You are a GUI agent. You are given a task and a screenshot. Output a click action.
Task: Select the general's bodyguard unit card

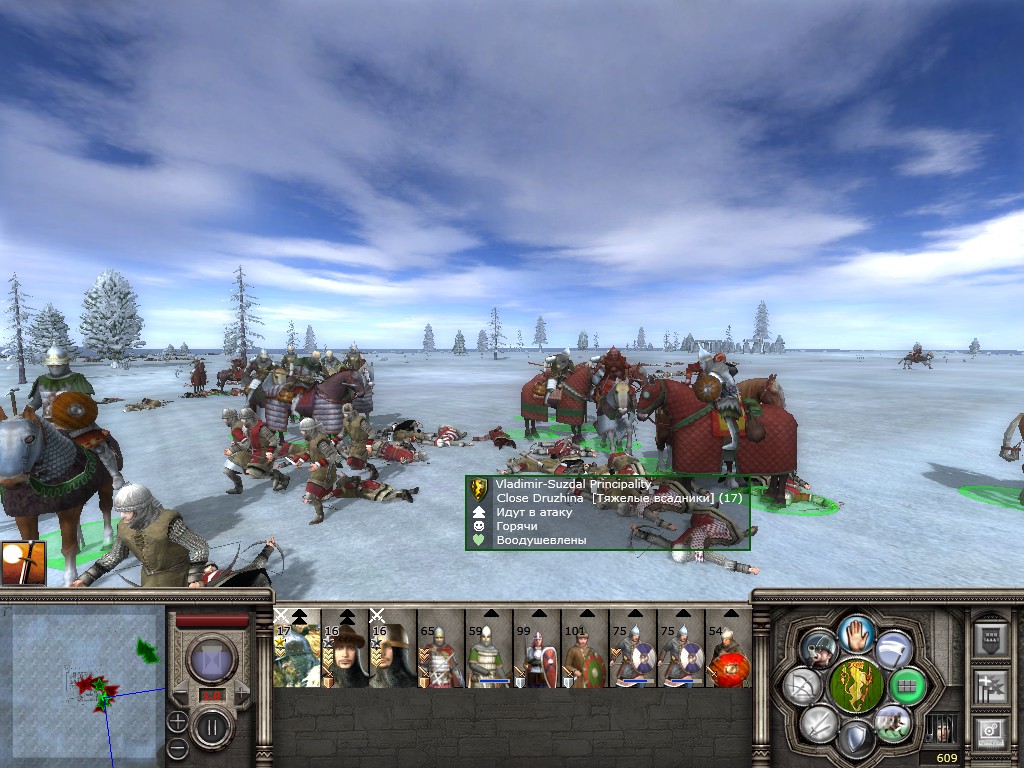point(297,650)
